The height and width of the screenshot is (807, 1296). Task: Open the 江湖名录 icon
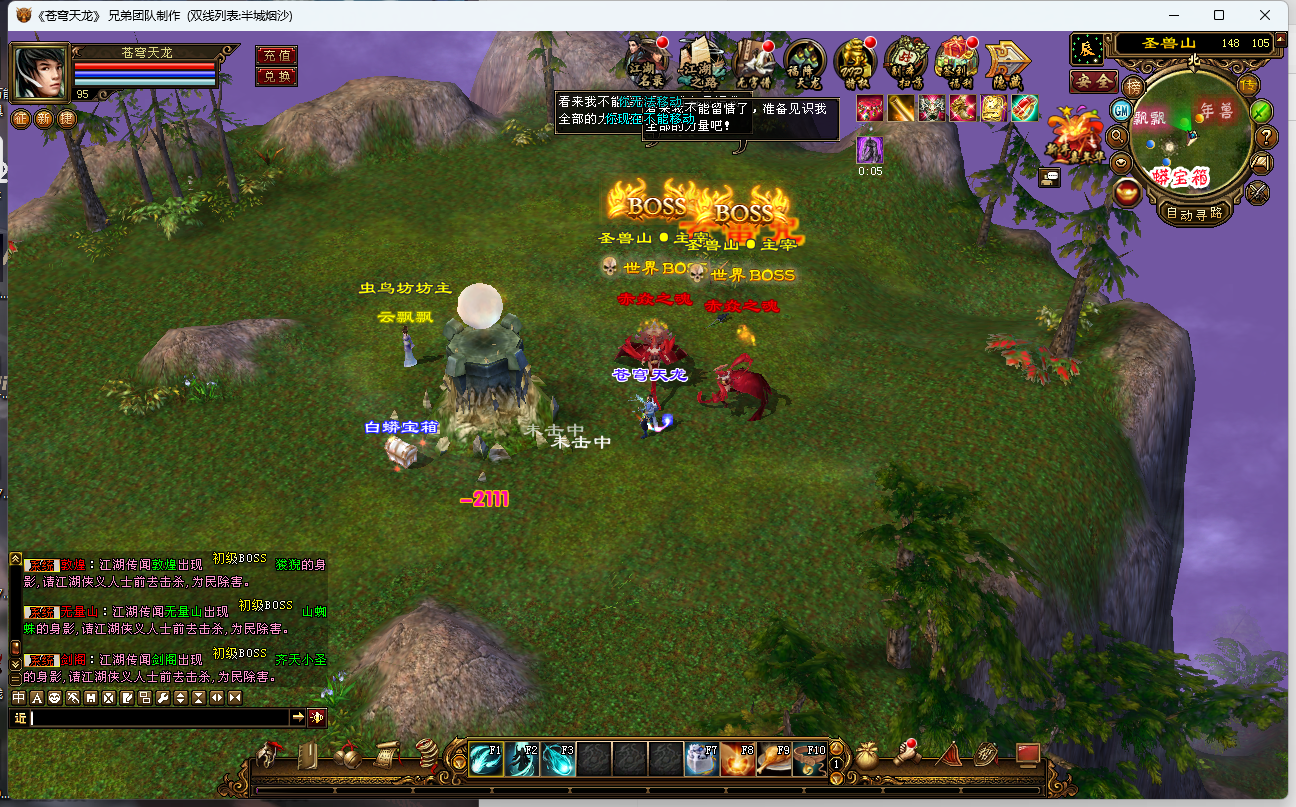tap(648, 60)
